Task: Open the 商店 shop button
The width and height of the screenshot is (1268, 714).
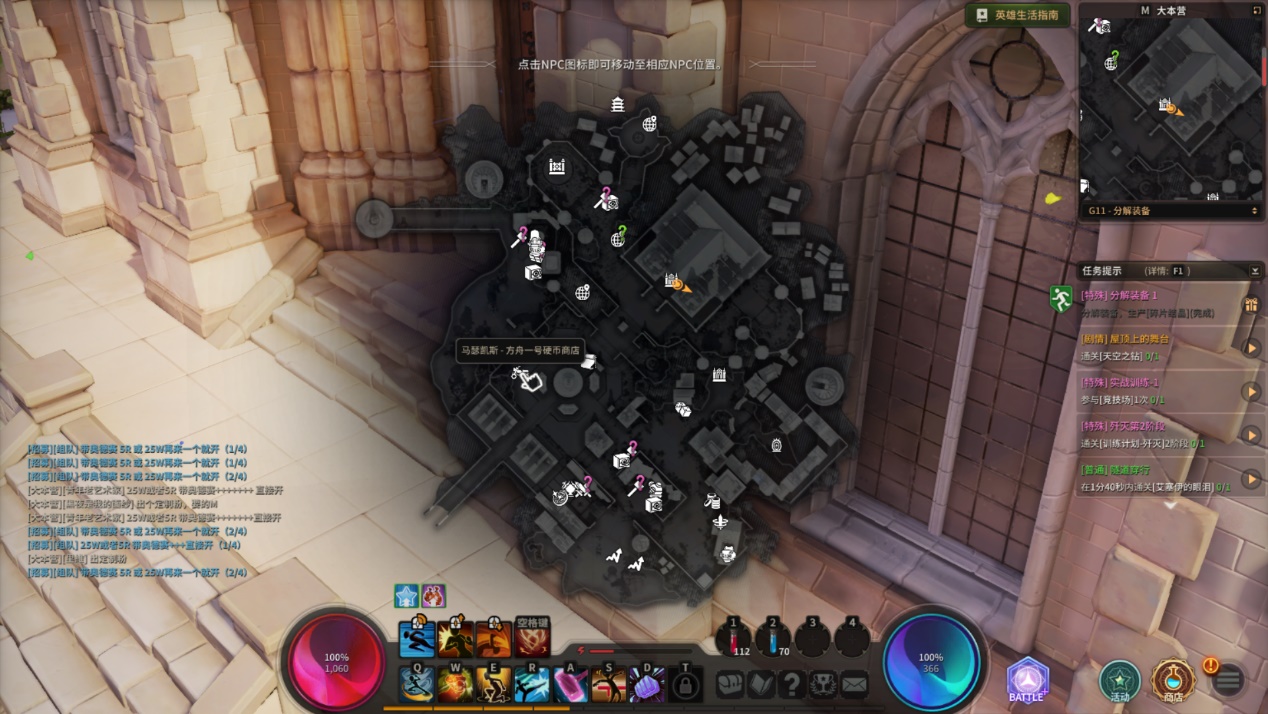Action: (x=1173, y=682)
